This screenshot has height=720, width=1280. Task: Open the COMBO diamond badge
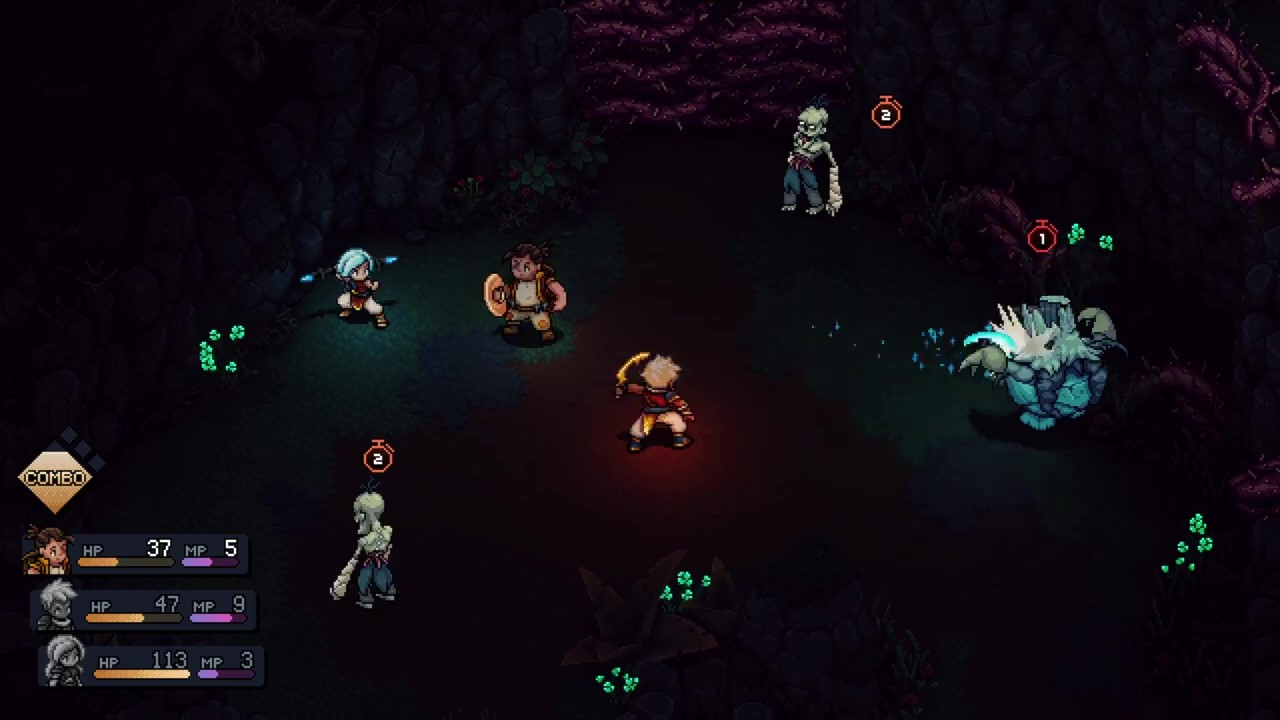[x=55, y=477]
